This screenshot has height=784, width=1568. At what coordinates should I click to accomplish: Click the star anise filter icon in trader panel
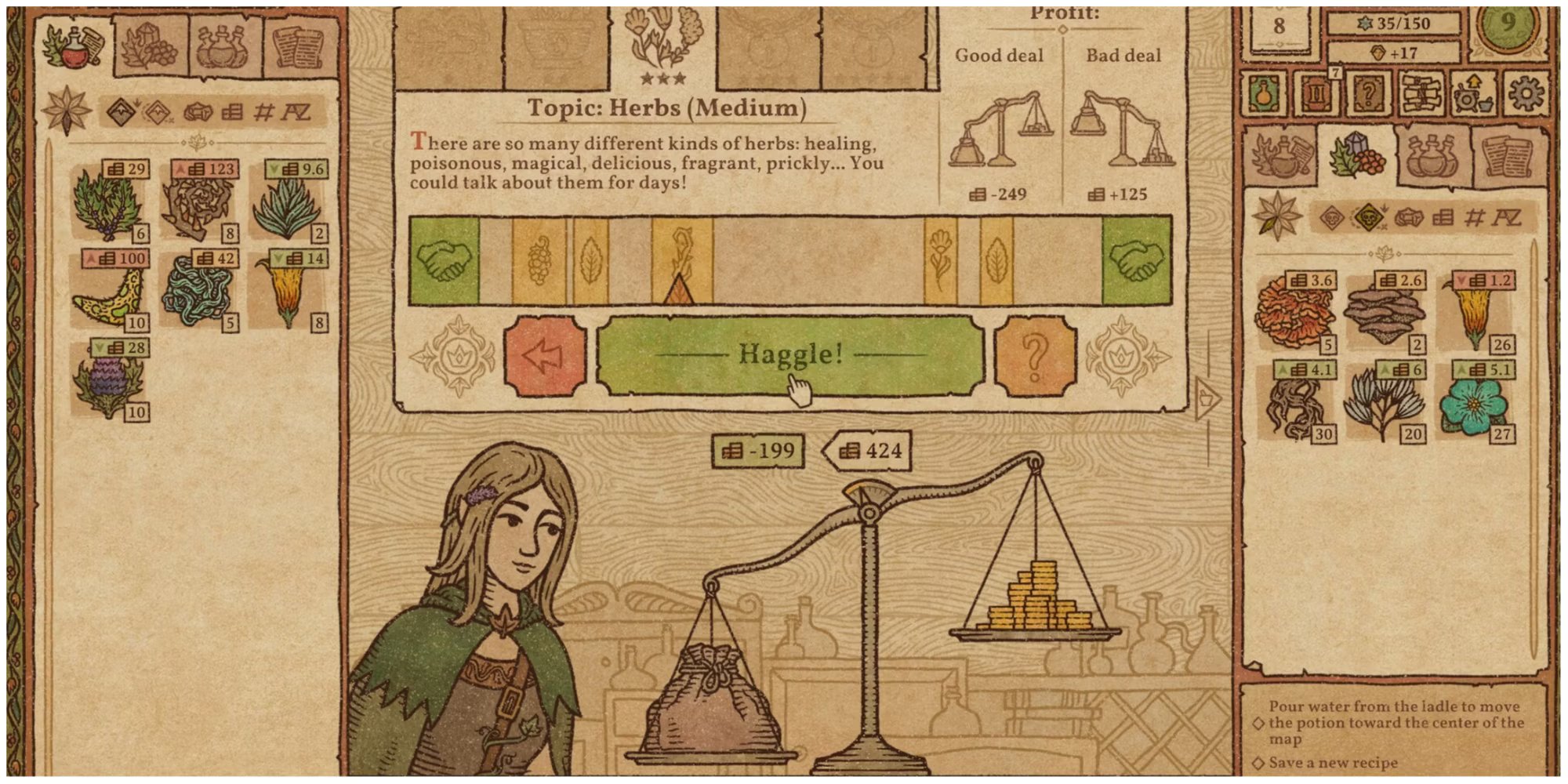coord(1276,217)
